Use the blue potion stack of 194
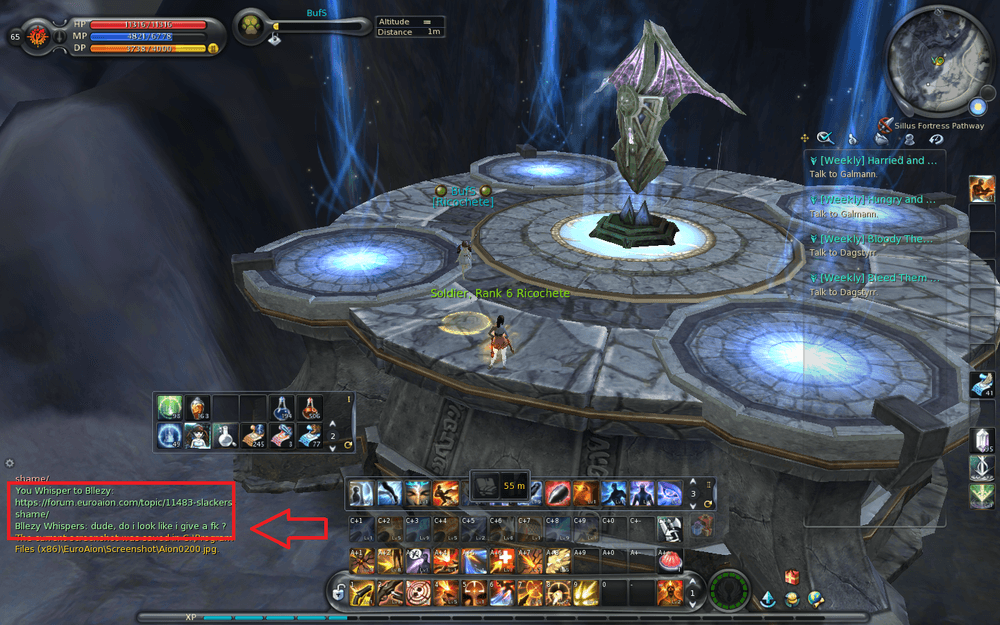This screenshot has height=625, width=1000. [x=281, y=408]
